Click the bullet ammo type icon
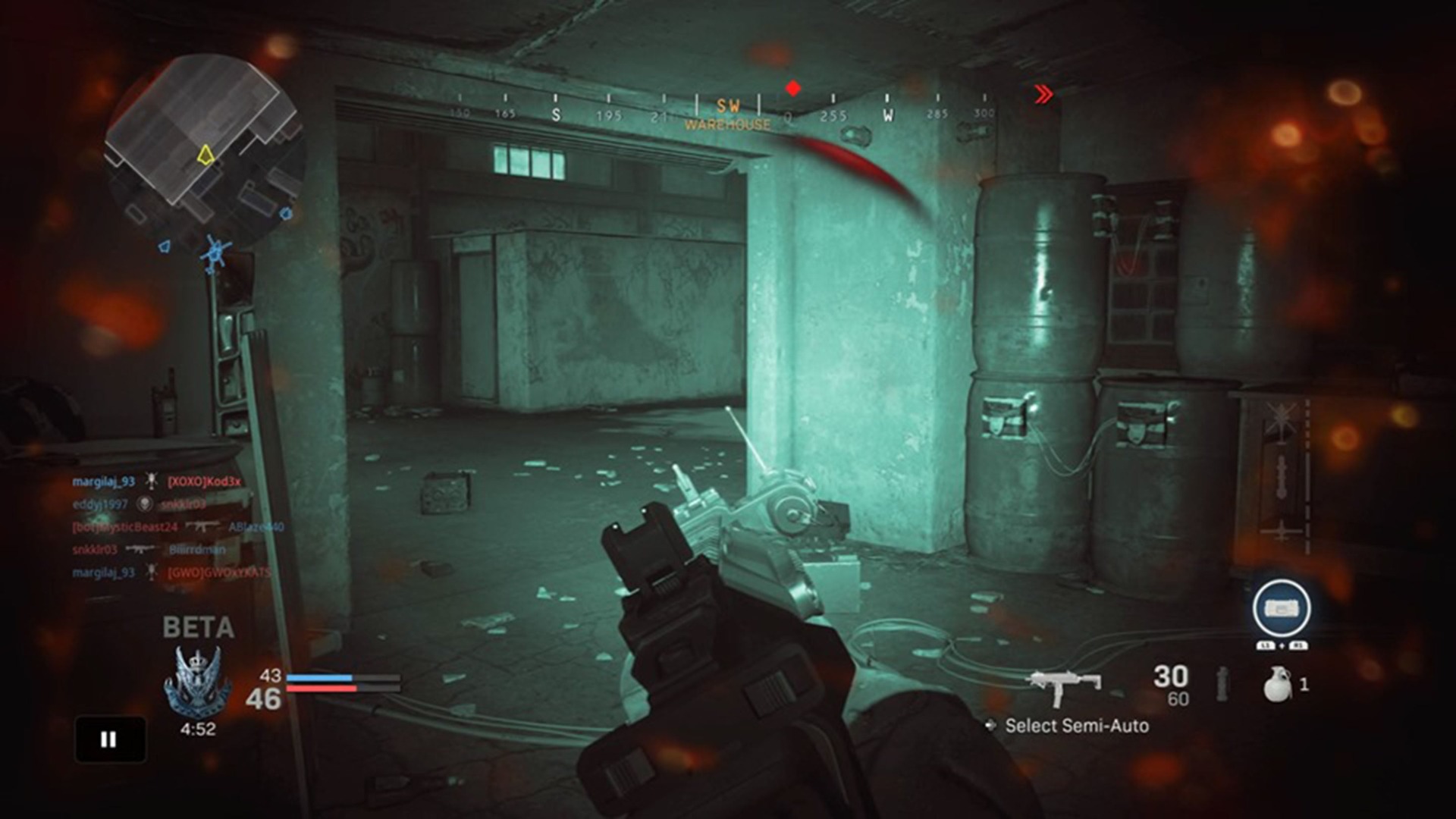1456x819 pixels. pyautogui.click(x=1222, y=685)
